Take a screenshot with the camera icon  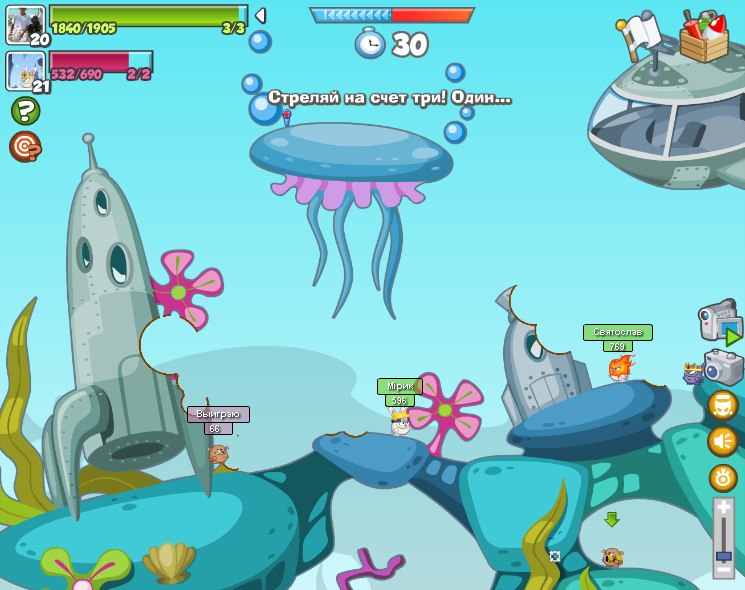pyautogui.click(x=723, y=367)
